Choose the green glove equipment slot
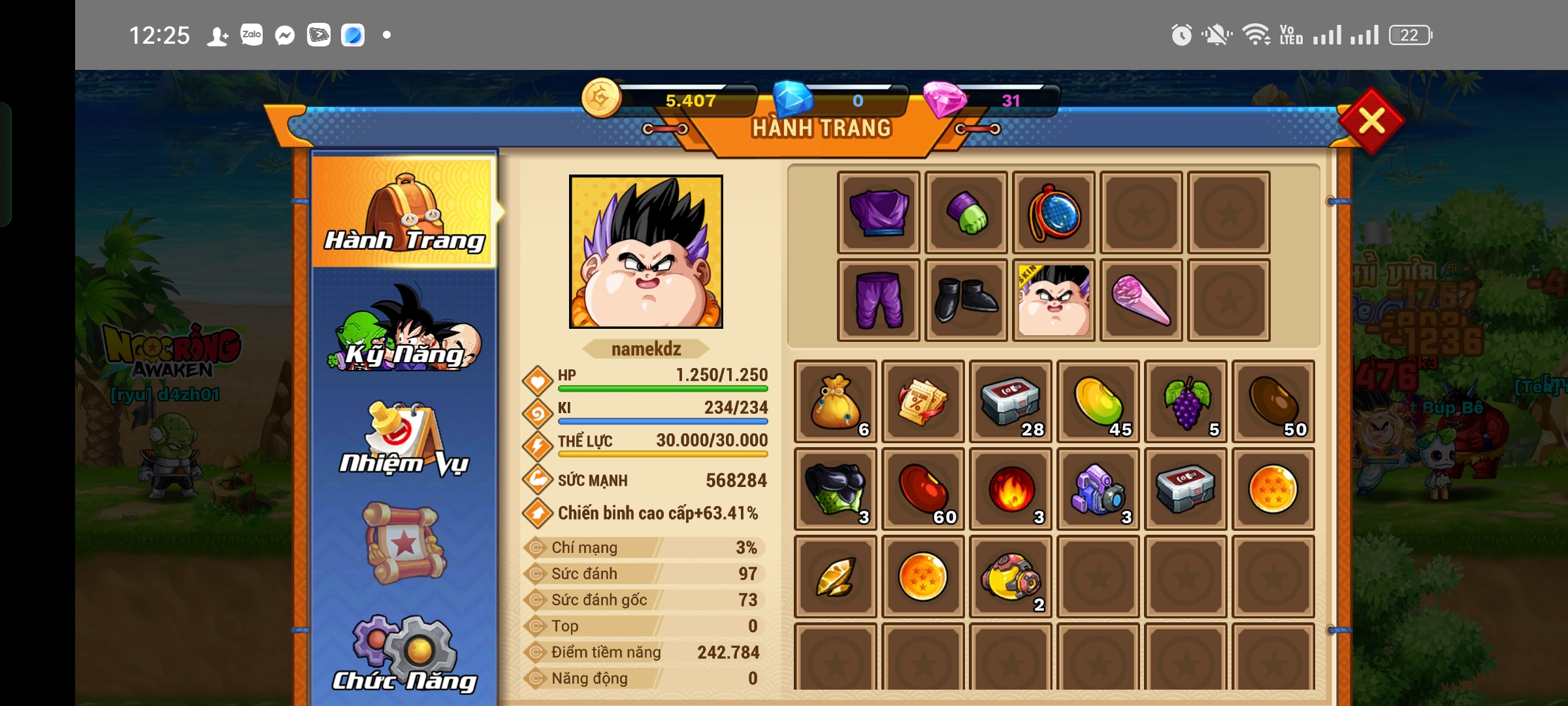1568x706 pixels. click(x=966, y=212)
